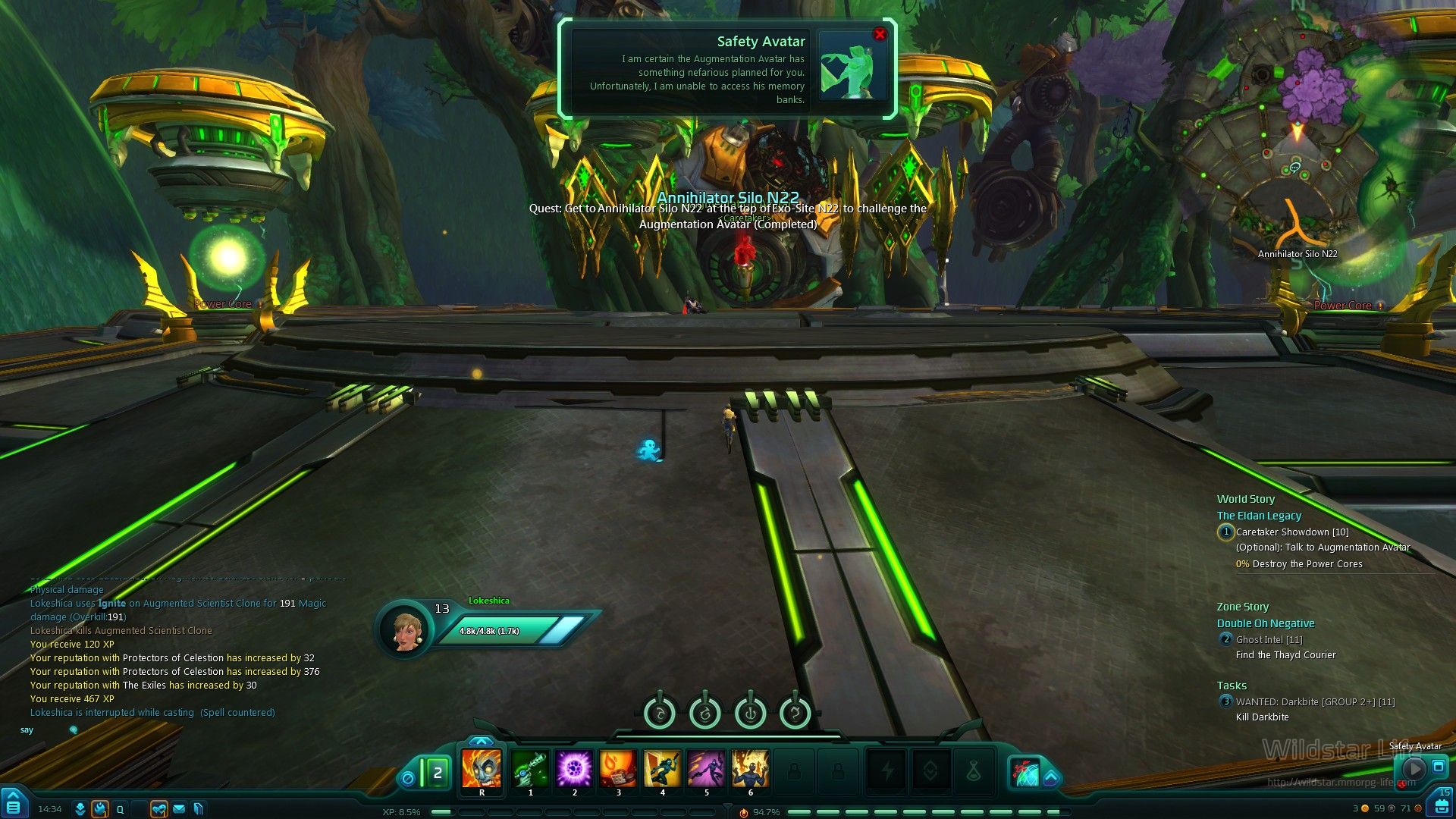
Task: Use the green ray gun ability
Action: tap(530, 769)
